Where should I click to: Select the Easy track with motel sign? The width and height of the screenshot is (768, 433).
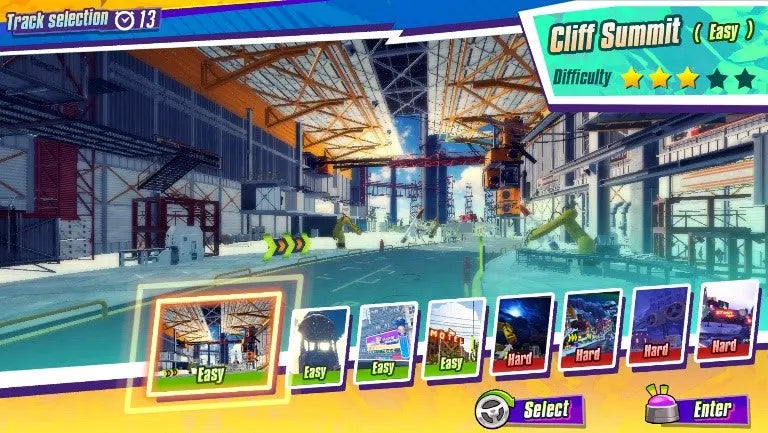[x=454, y=338]
